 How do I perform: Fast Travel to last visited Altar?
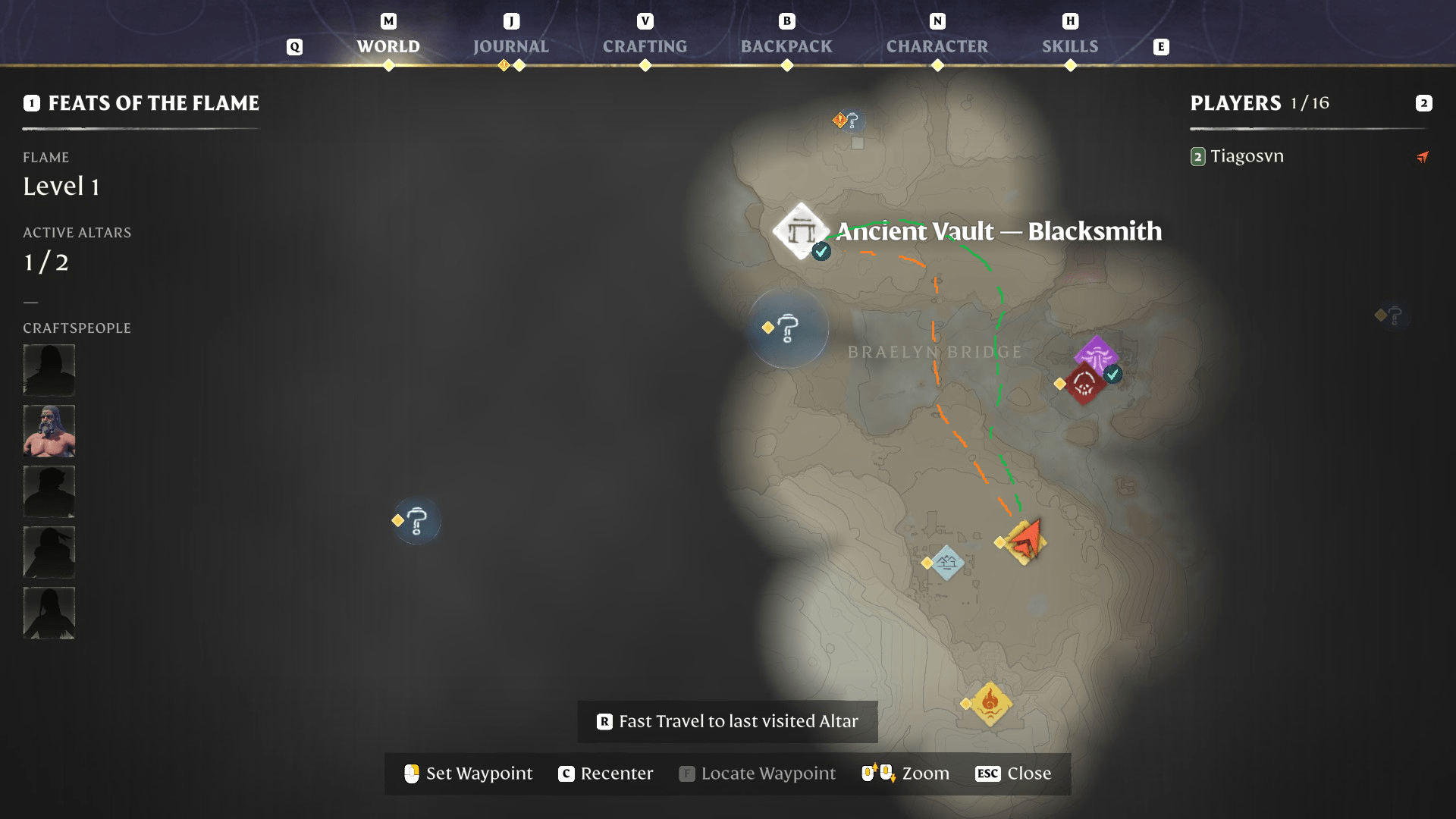point(726,721)
